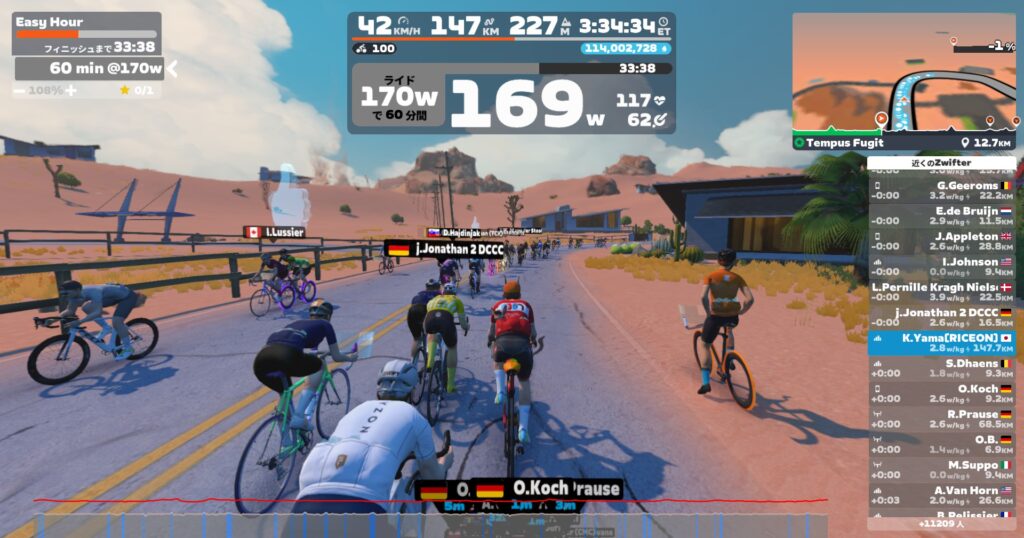Choose A.Van Horn from the rider list
The height and width of the screenshot is (538, 1024).
point(941,495)
